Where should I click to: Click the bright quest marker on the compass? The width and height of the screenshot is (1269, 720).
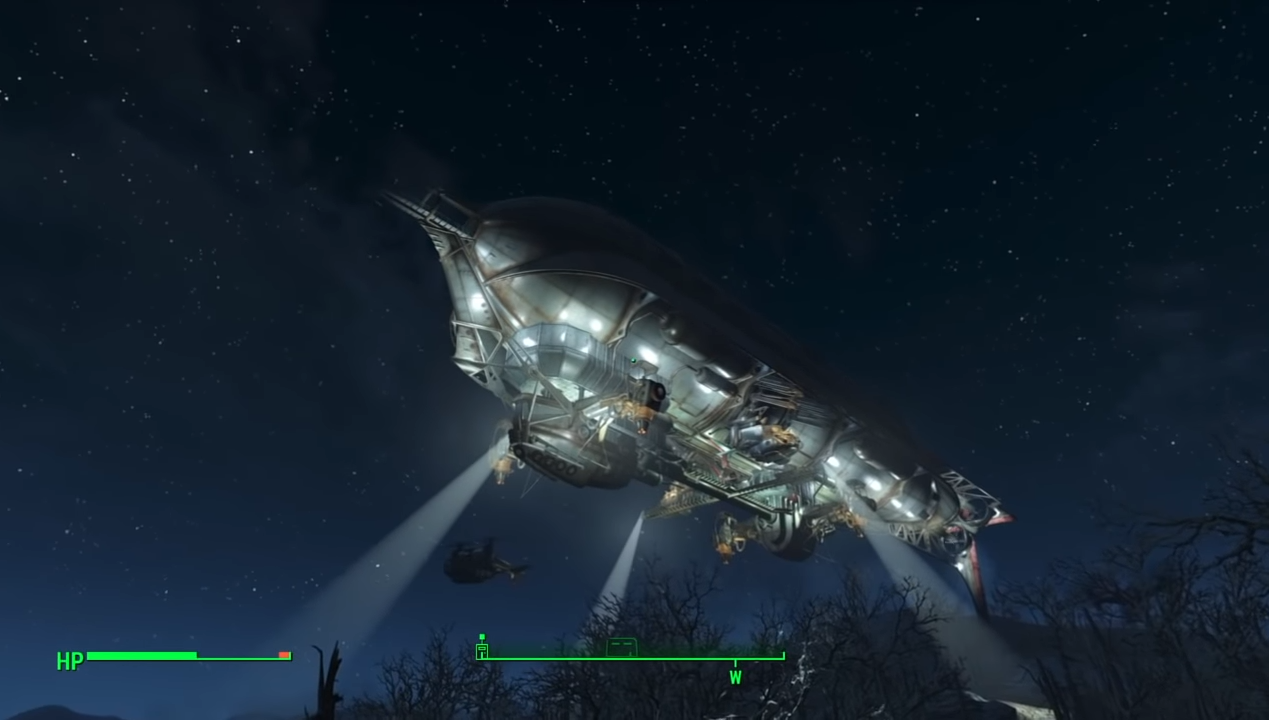click(x=482, y=647)
